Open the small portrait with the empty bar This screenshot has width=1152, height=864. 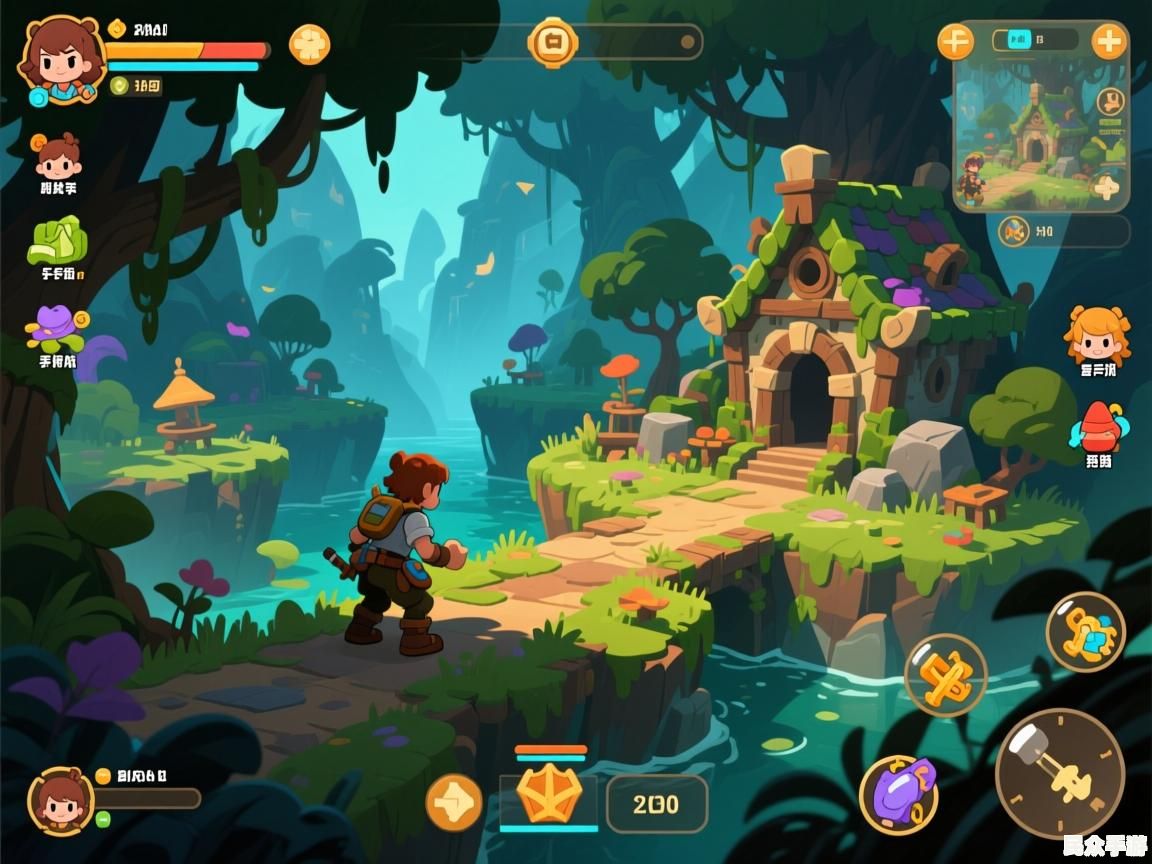pyautogui.click(x=61, y=801)
